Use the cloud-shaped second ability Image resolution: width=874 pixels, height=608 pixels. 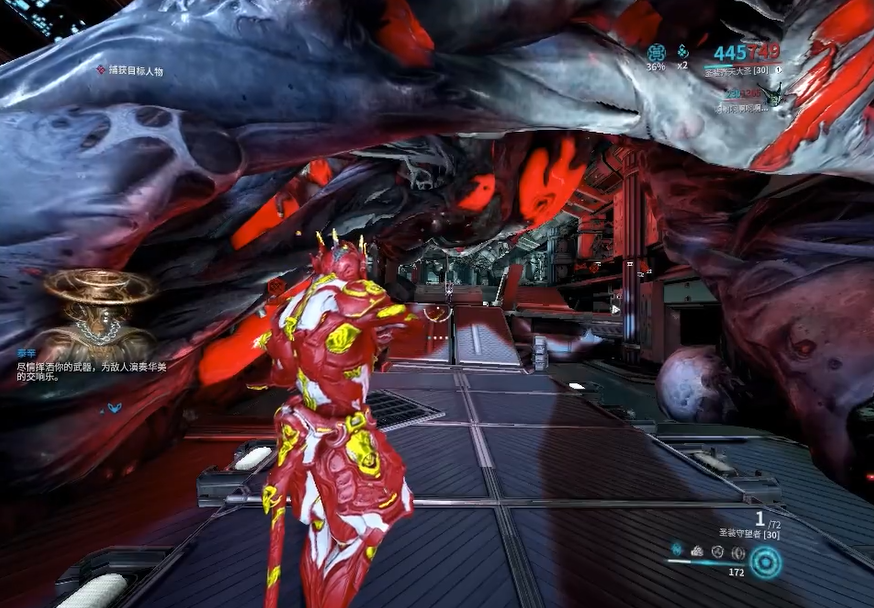click(697, 551)
